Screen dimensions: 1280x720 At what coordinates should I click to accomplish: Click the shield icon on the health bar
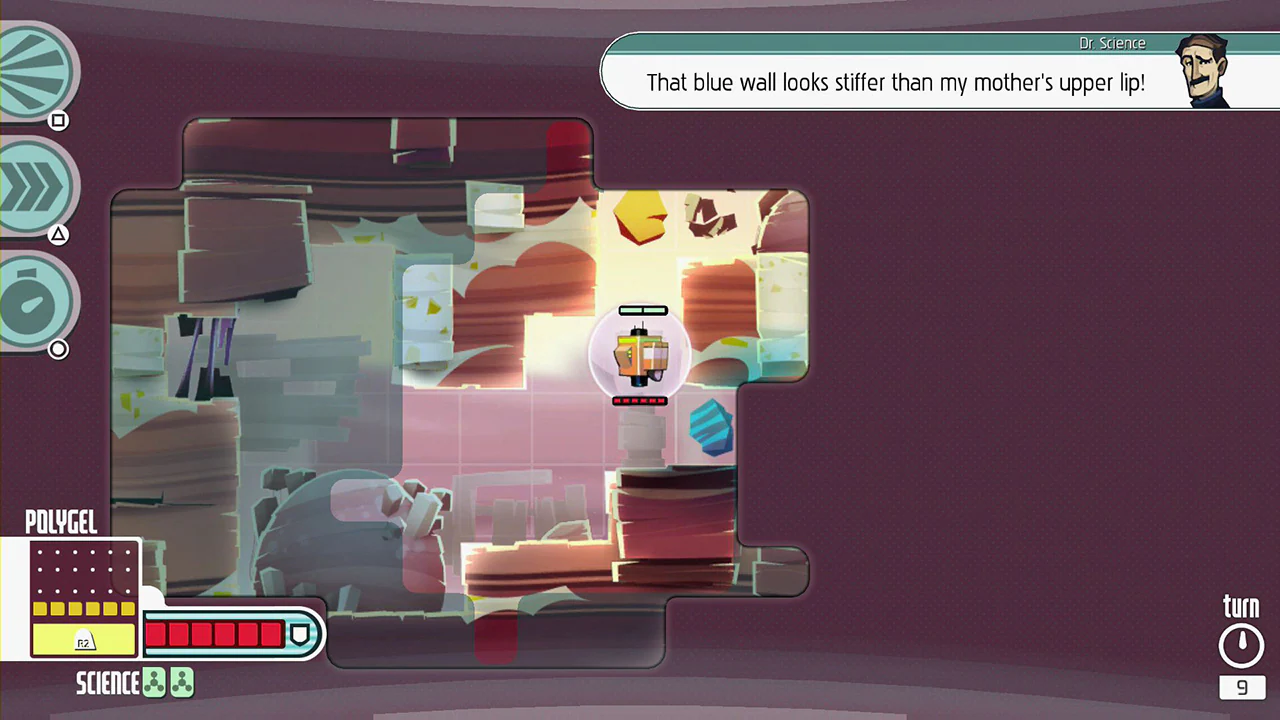(x=300, y=632)
